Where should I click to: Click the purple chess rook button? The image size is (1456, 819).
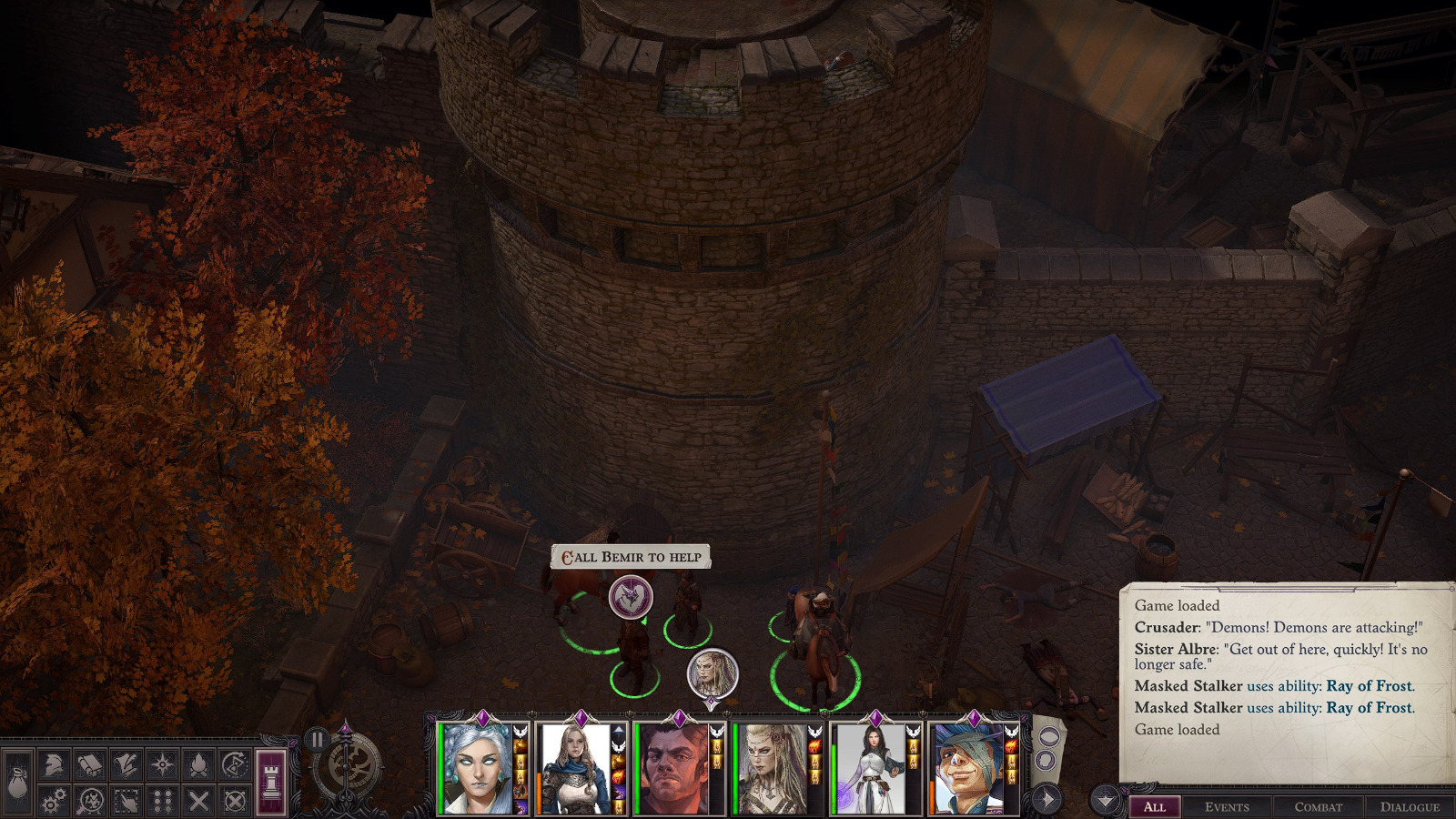point(271,782)
